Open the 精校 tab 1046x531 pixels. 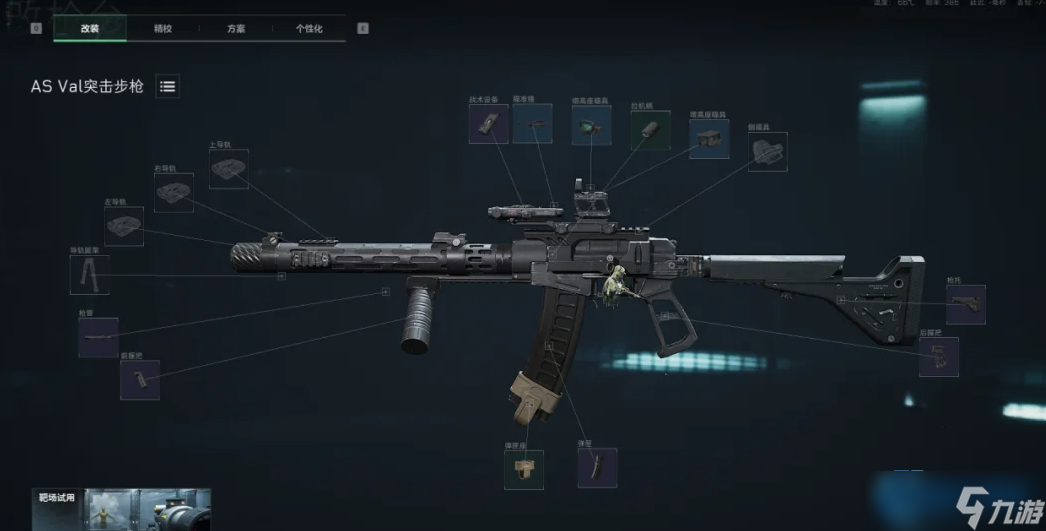point(163,29)
